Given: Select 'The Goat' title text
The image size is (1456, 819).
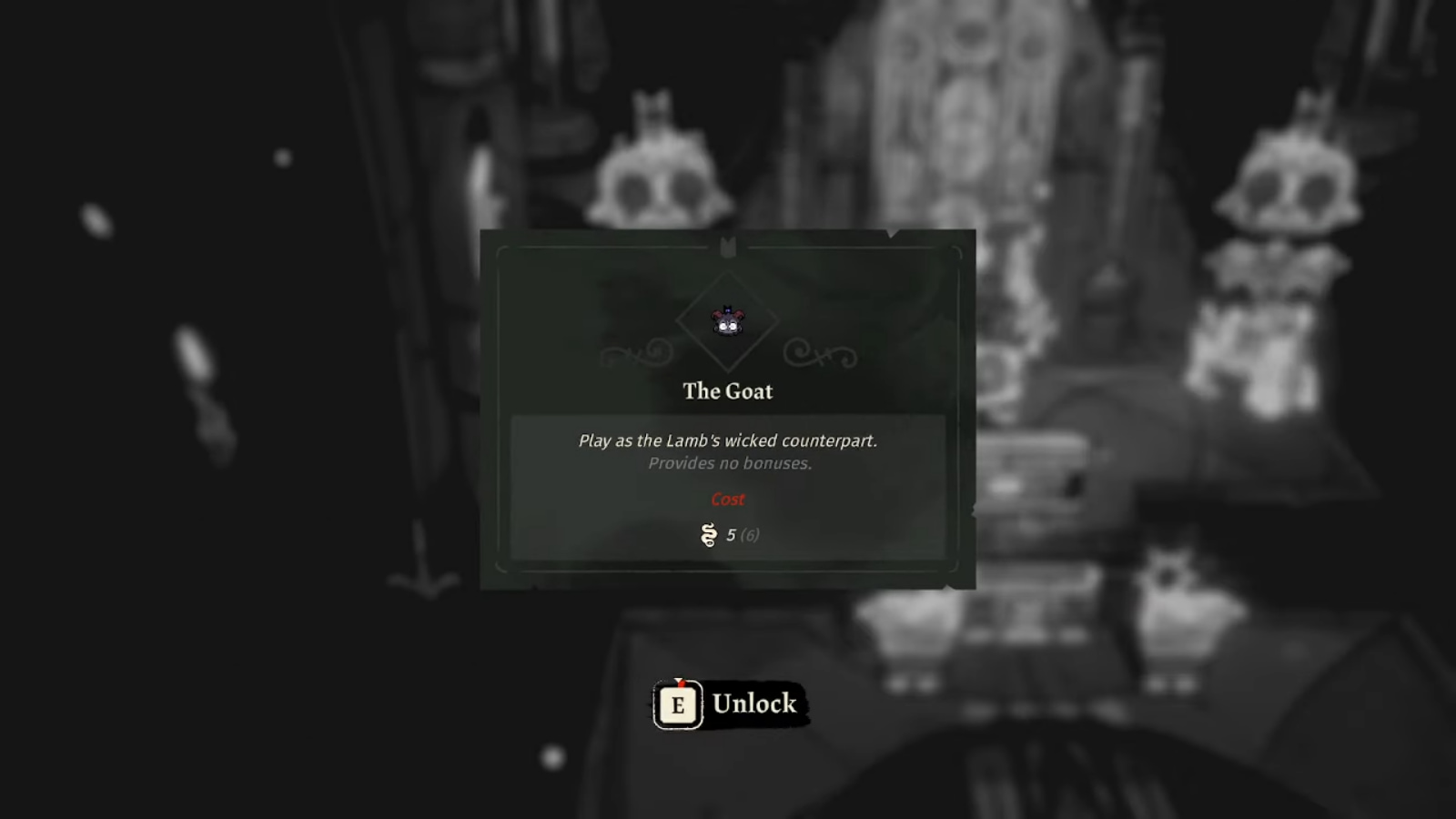Looking at the screenshot, I should 728,391.
